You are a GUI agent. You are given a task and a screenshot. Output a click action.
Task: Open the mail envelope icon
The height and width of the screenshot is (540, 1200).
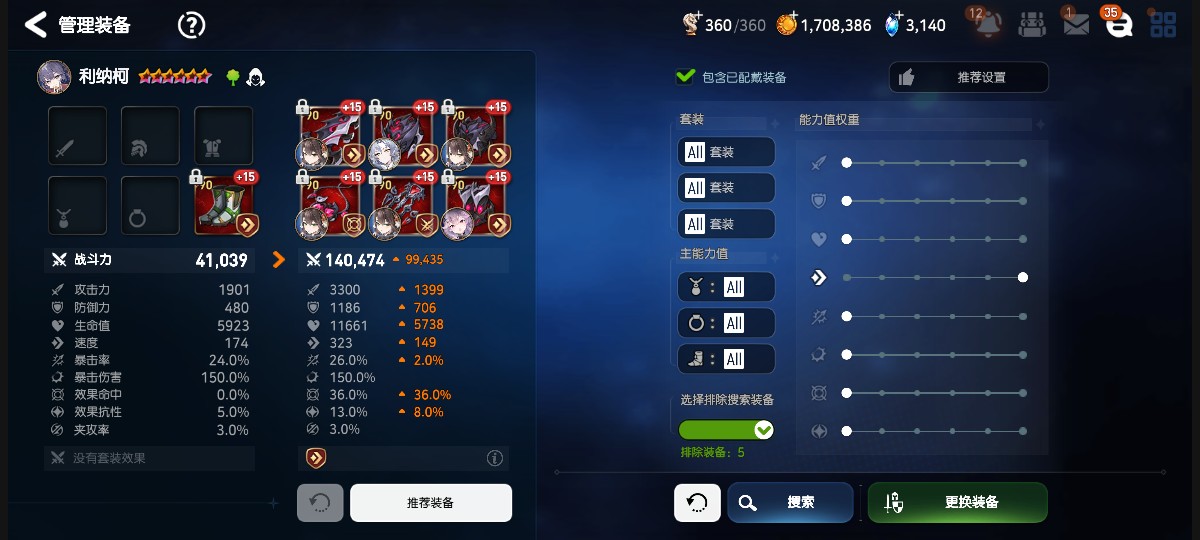click(1075, 25)
